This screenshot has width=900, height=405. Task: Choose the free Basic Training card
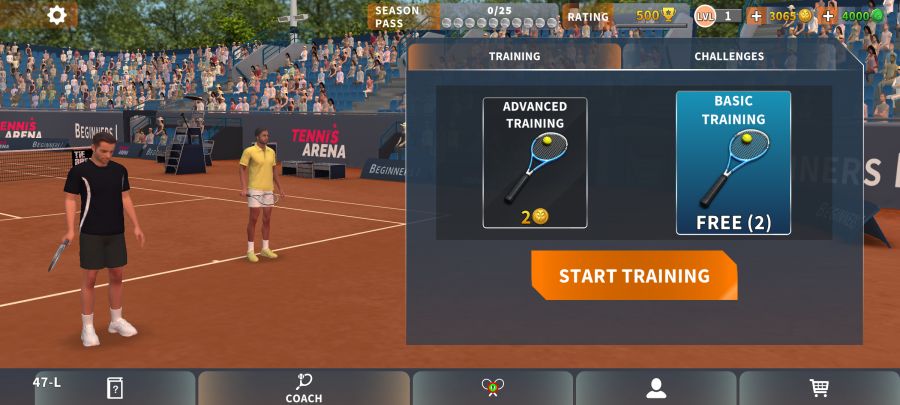point(733,162)
